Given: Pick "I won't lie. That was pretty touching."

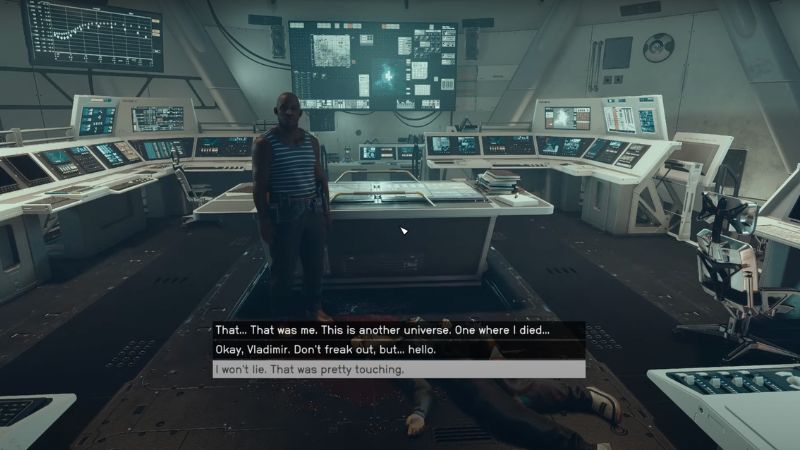Looking at the screenshot, I should pyautogui.click(x=311, y=370).
